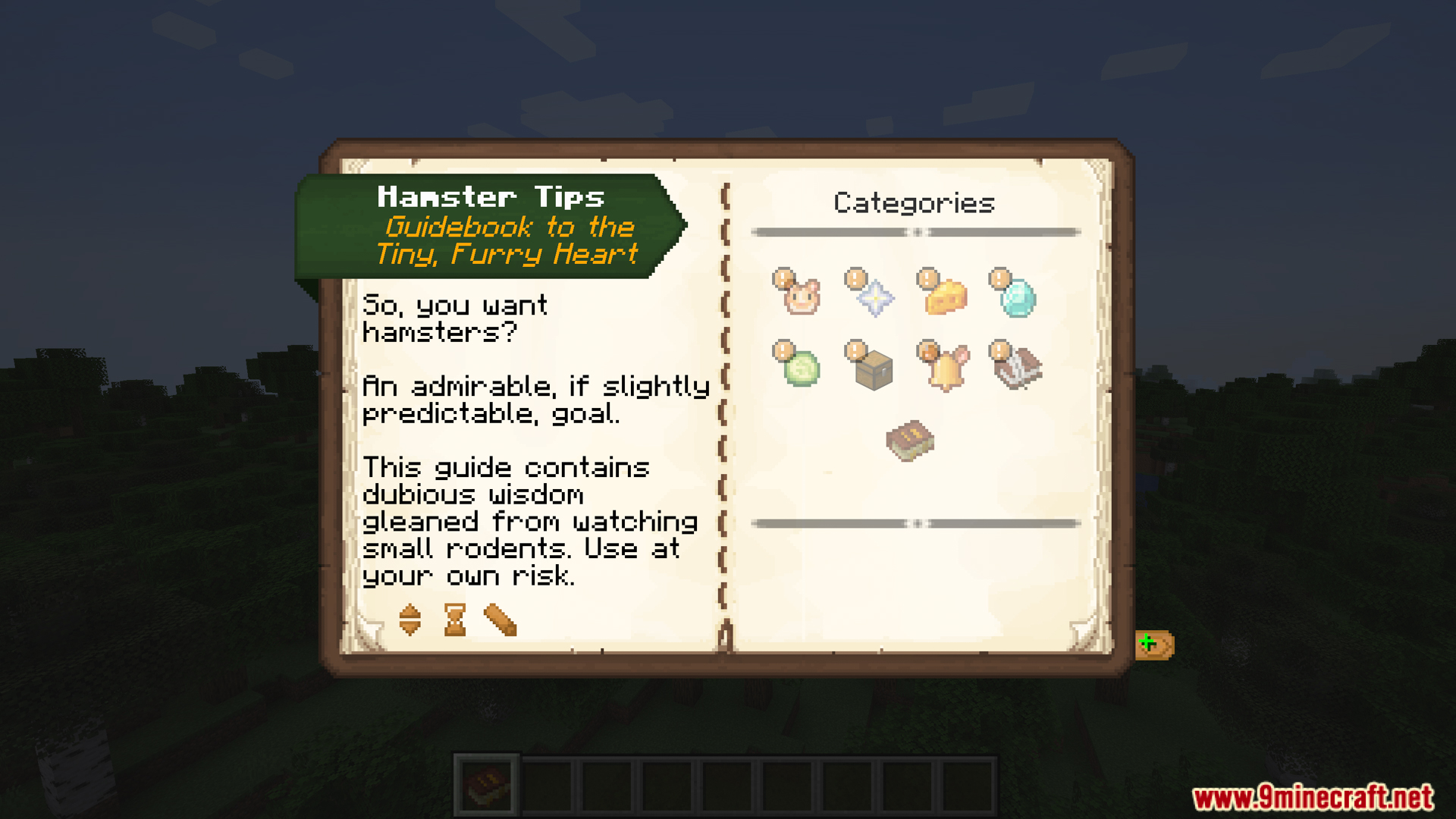Visit the www.9minecraft.net watermark link
1456x819 pixels.
[1312, 797]
